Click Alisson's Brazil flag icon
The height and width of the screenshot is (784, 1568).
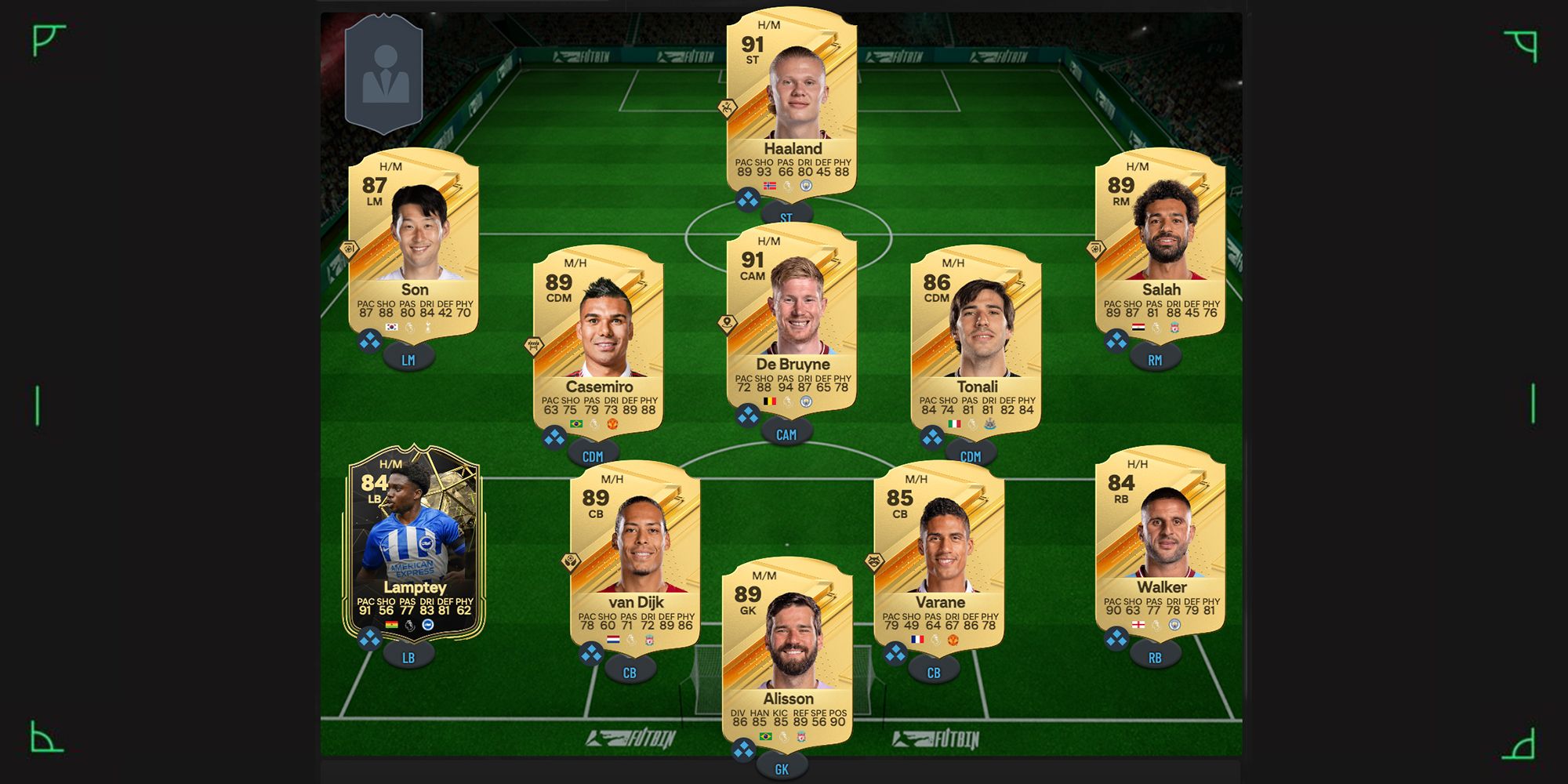tap(766, 736)
